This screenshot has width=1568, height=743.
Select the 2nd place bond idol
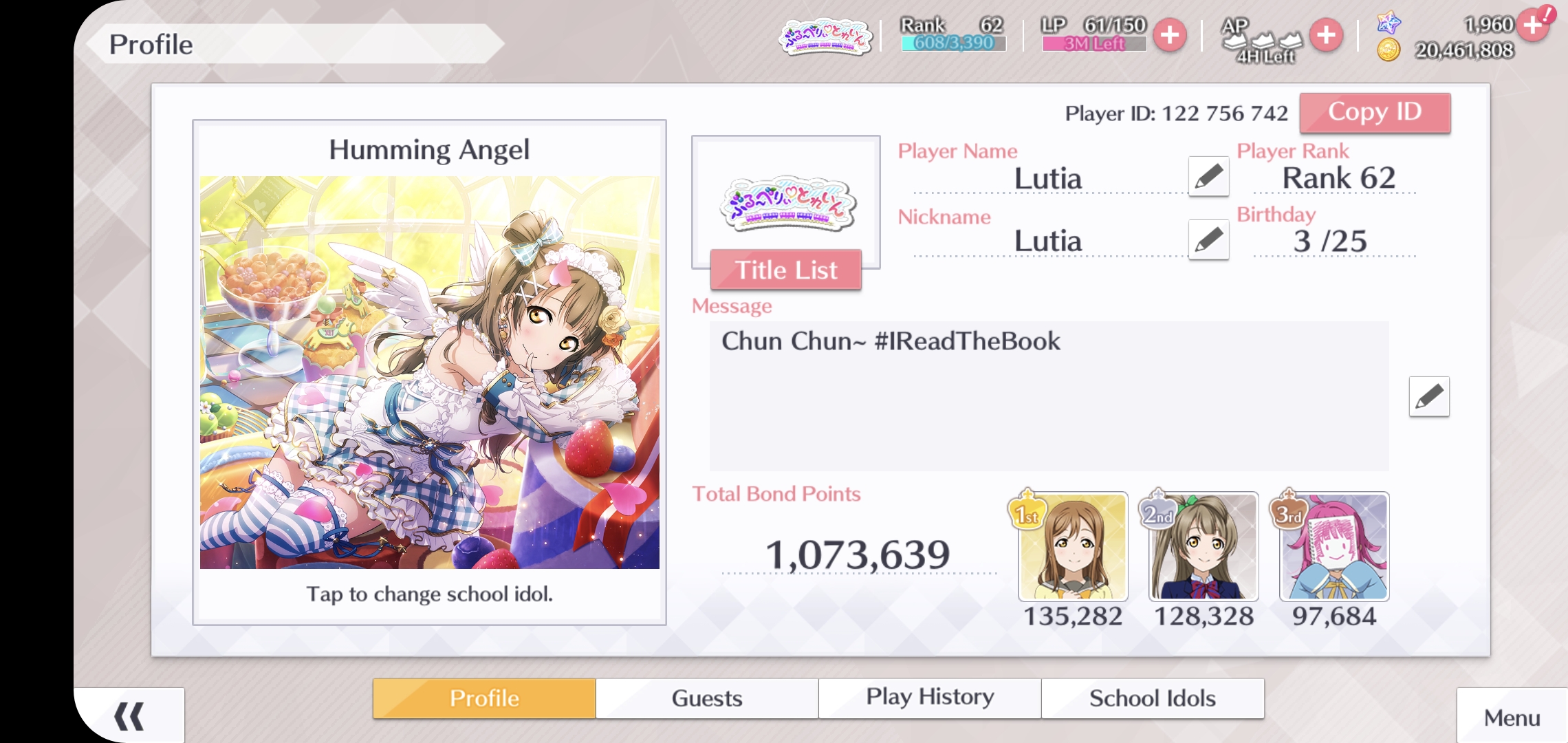[1204, 547]
